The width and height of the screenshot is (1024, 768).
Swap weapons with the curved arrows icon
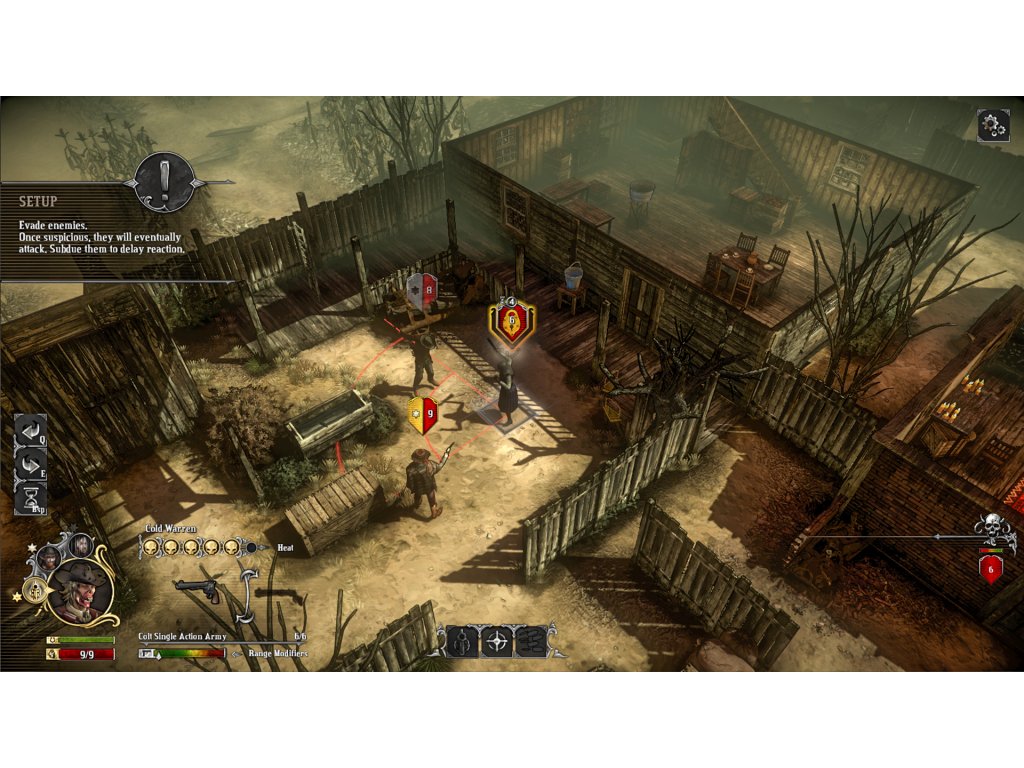tap(245, 589)
